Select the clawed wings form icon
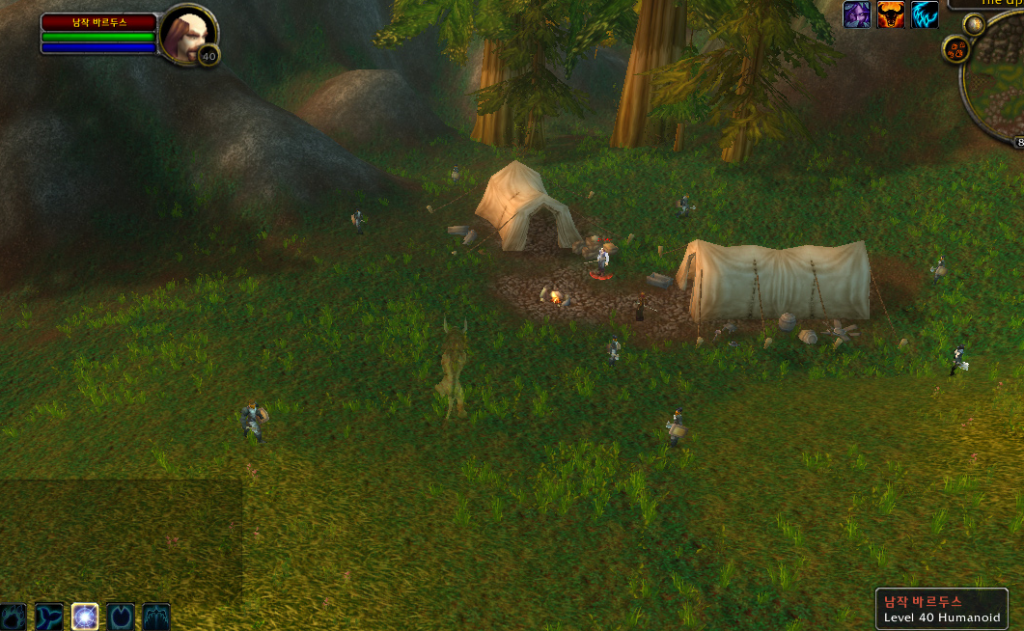This screenshot has width=1024, height=631. [157, 616]
